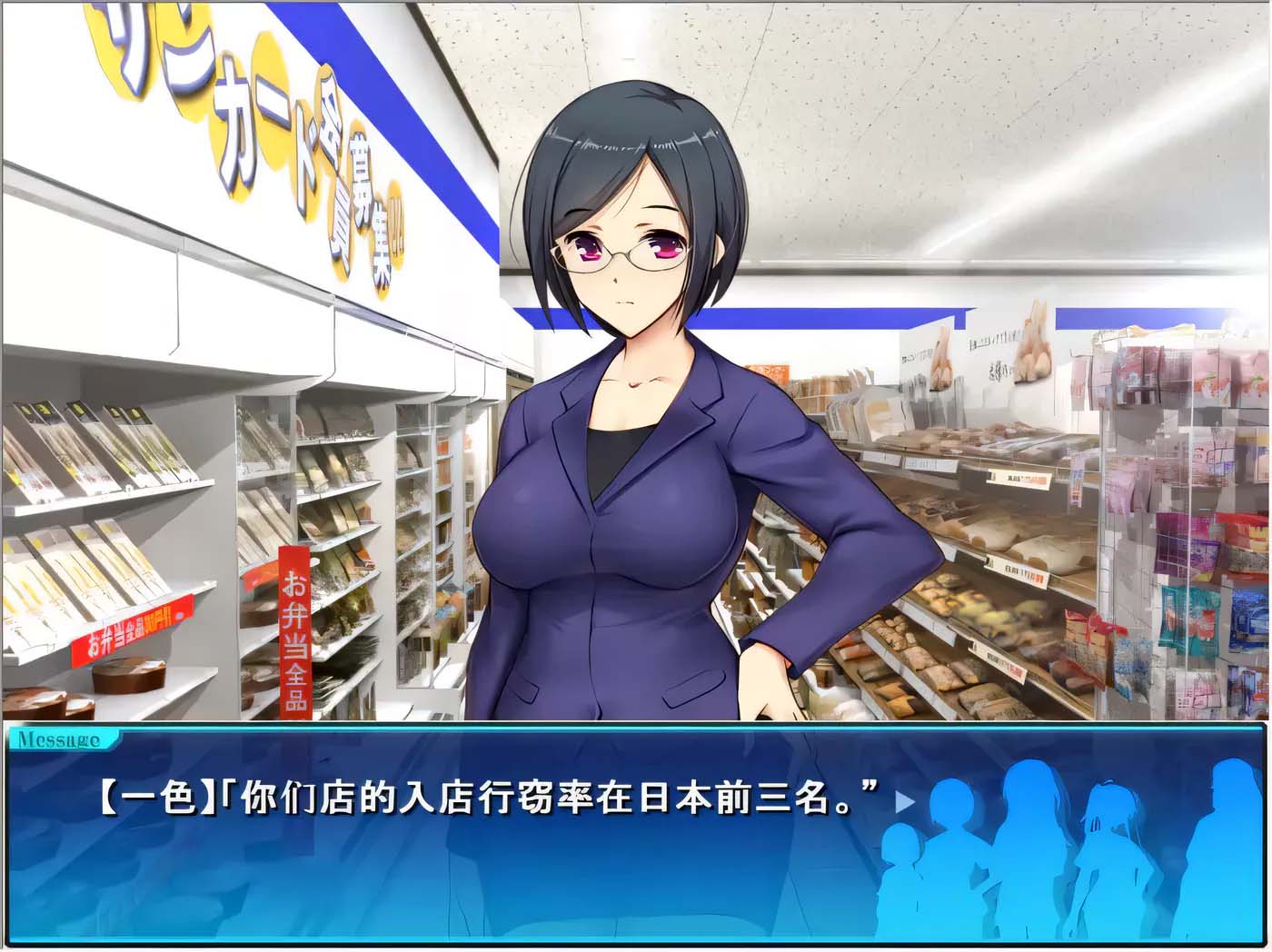Click the advance arrow to continue dialogue
The height and width of the screenshot is (952, 1272).
[903, 802]
